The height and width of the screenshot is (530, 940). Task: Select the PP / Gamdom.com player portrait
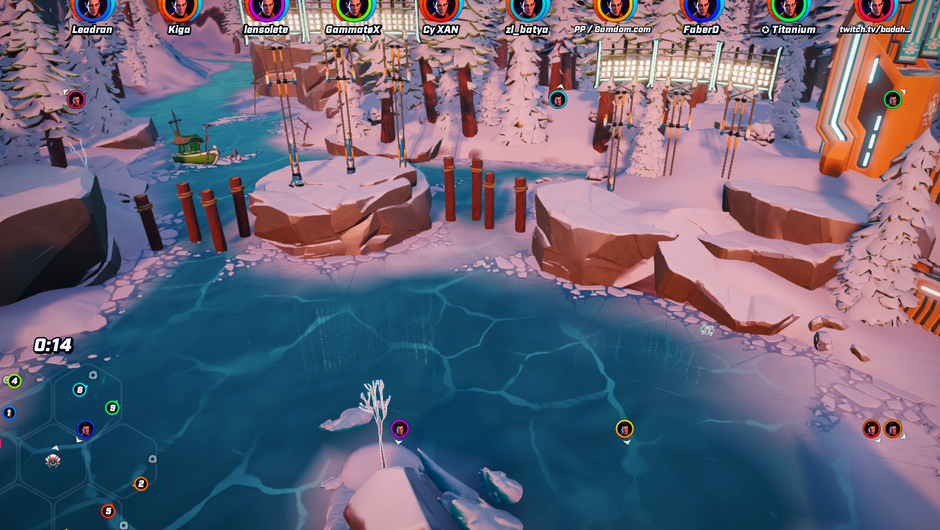(614, 9)
